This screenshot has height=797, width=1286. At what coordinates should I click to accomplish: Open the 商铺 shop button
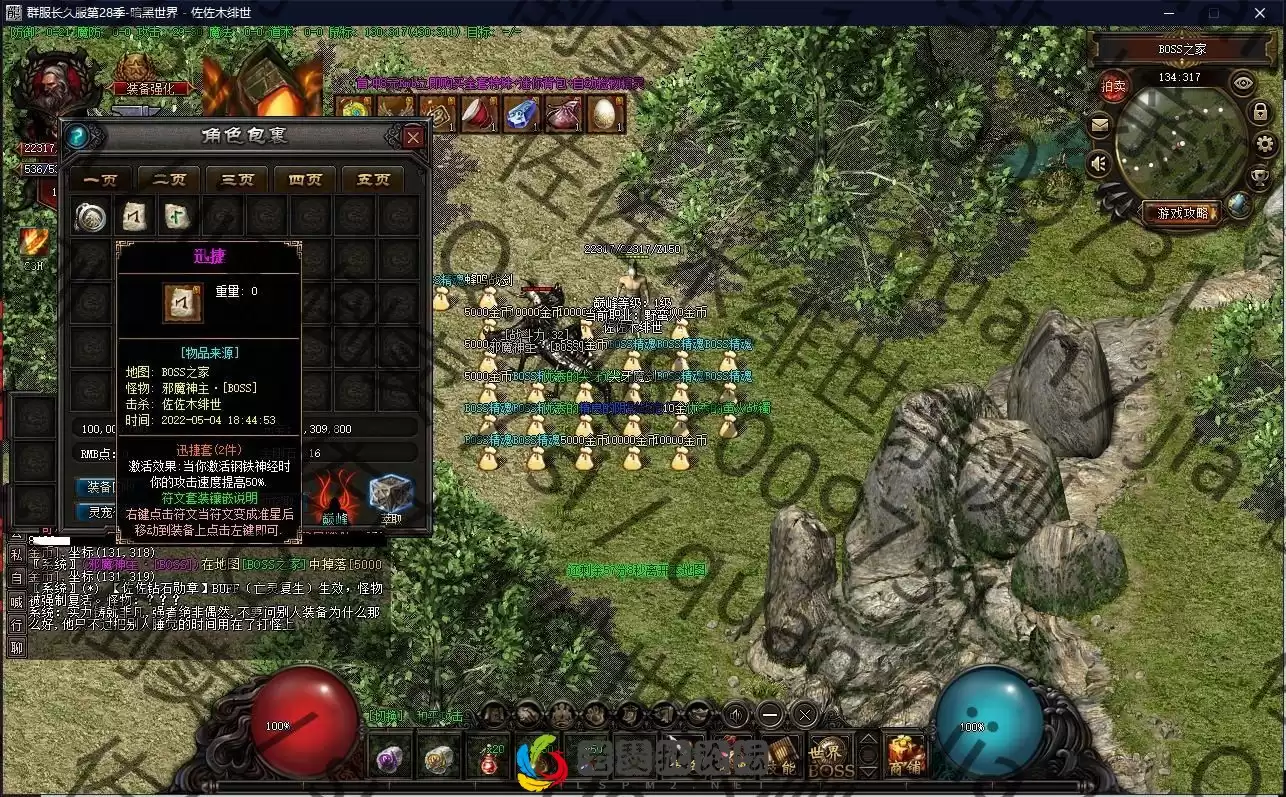906,756
